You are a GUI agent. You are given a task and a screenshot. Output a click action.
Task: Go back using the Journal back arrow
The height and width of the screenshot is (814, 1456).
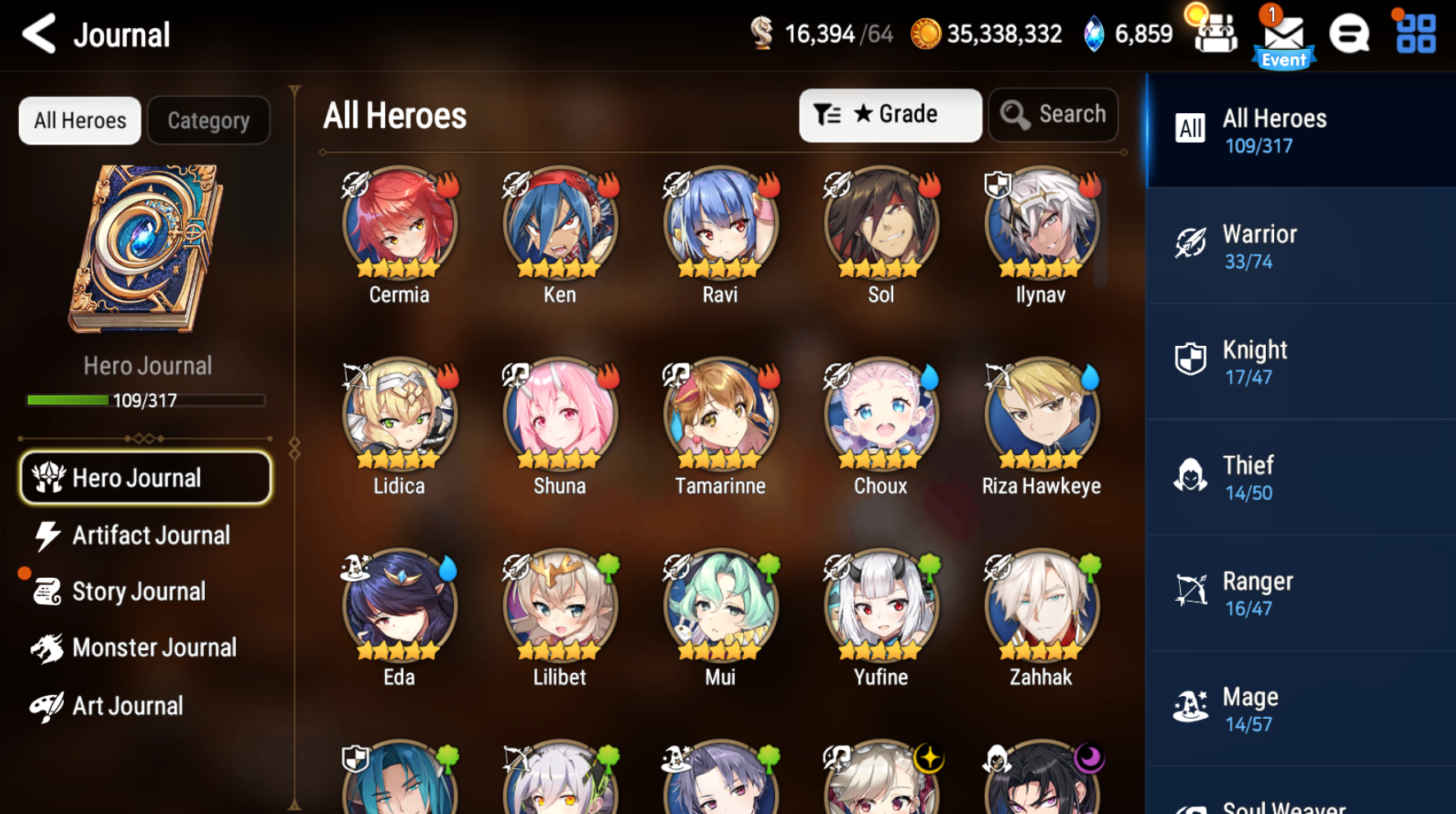click(x=38, y=34)
